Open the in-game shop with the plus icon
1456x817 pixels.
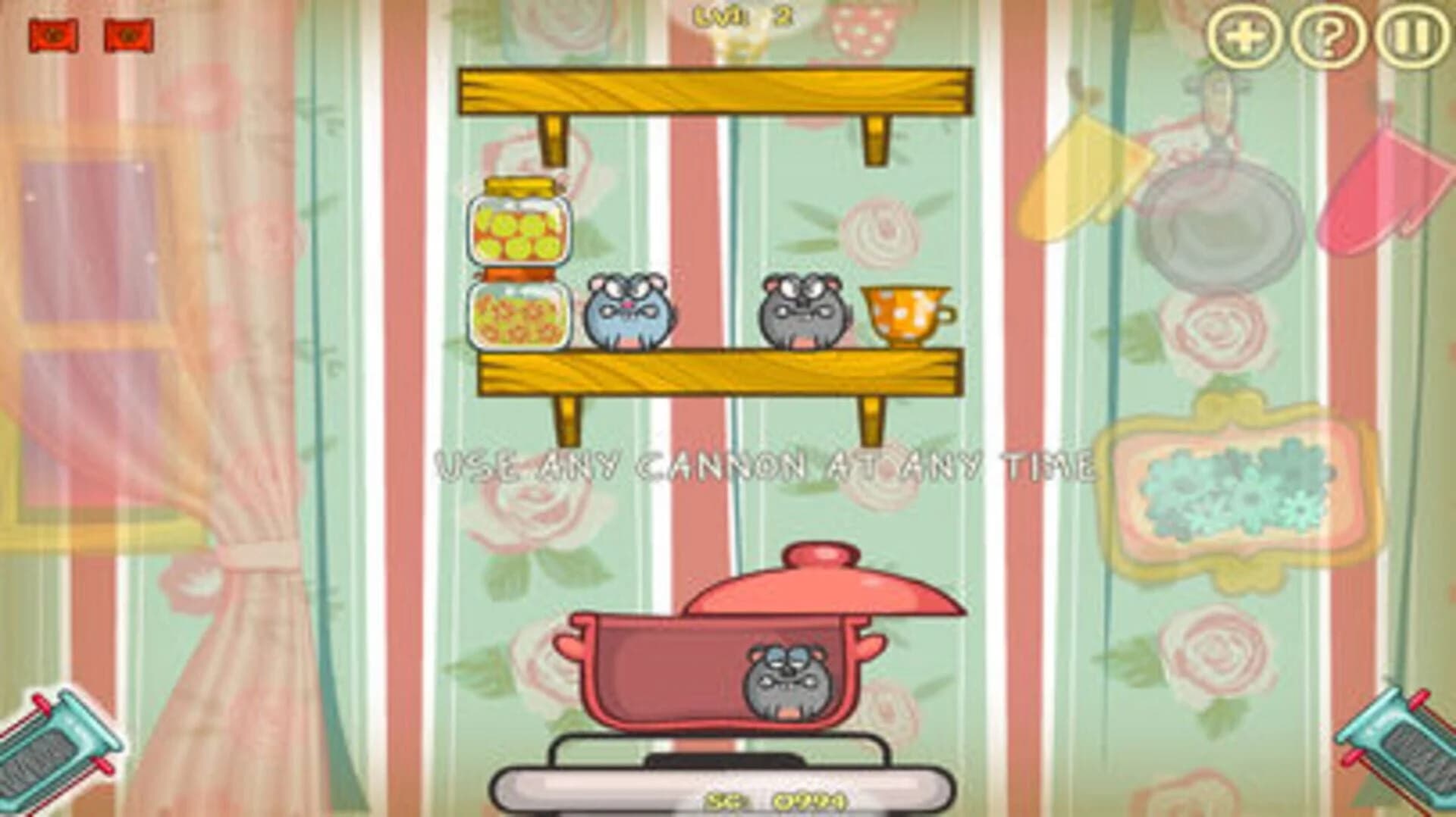(1246, 36)
